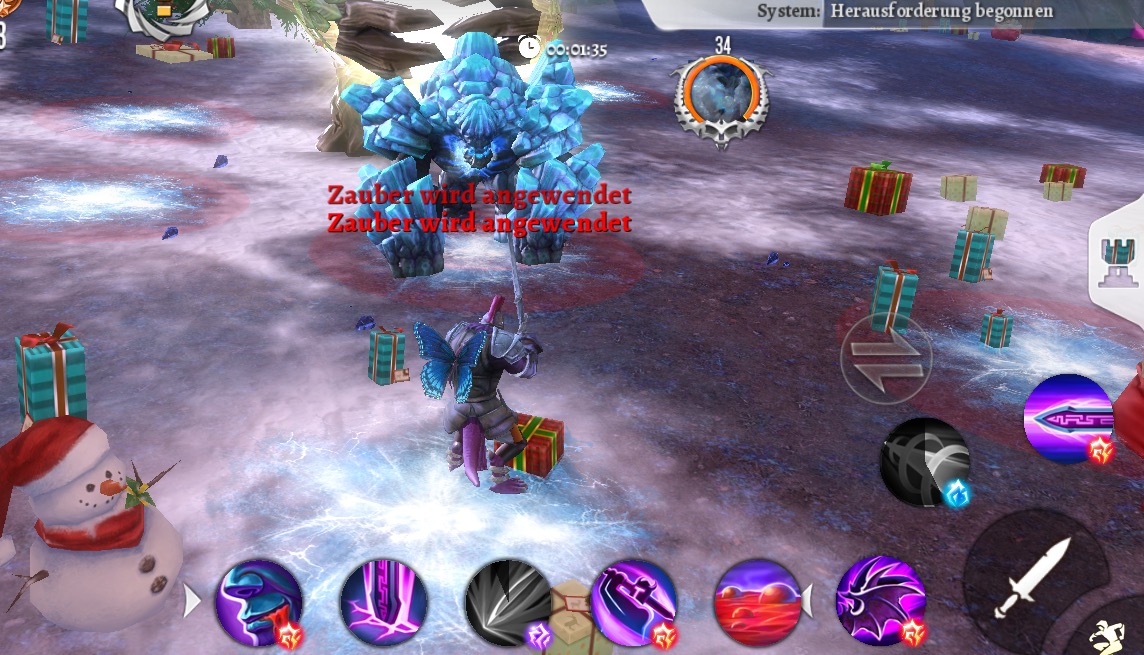Expand the skill bar with left arrow
Viewport: 1144px width, 655px height.
pos(192,600)
